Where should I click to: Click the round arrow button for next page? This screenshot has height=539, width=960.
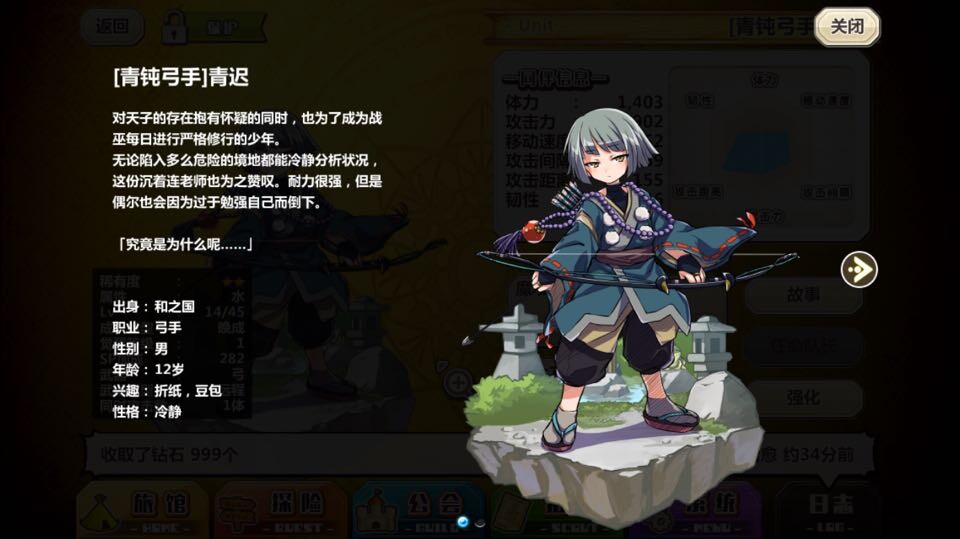pos(859,269)
